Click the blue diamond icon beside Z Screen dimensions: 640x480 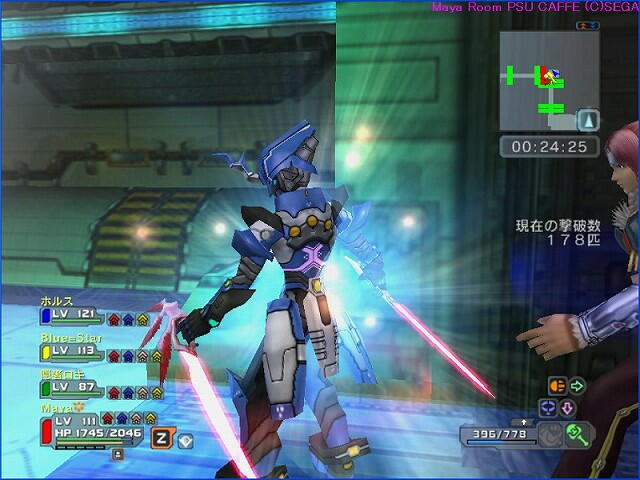tap(185, 440)
